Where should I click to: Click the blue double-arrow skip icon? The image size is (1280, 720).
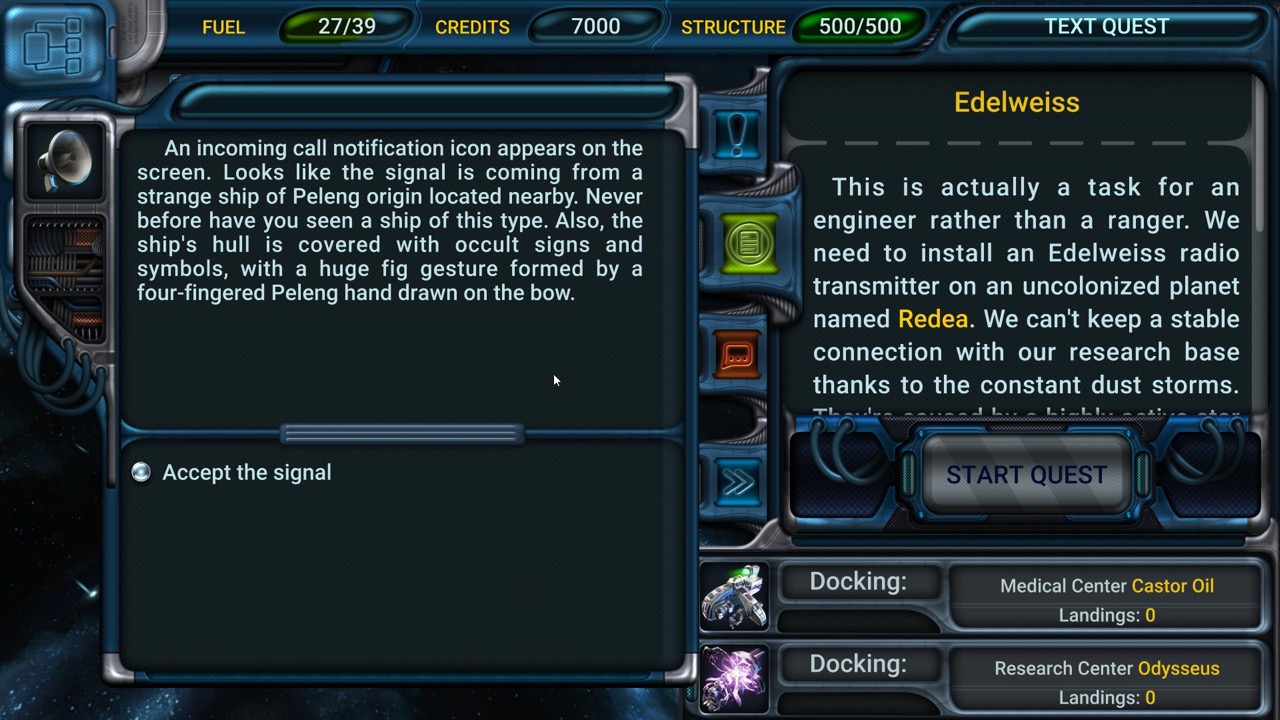point(737,482)
